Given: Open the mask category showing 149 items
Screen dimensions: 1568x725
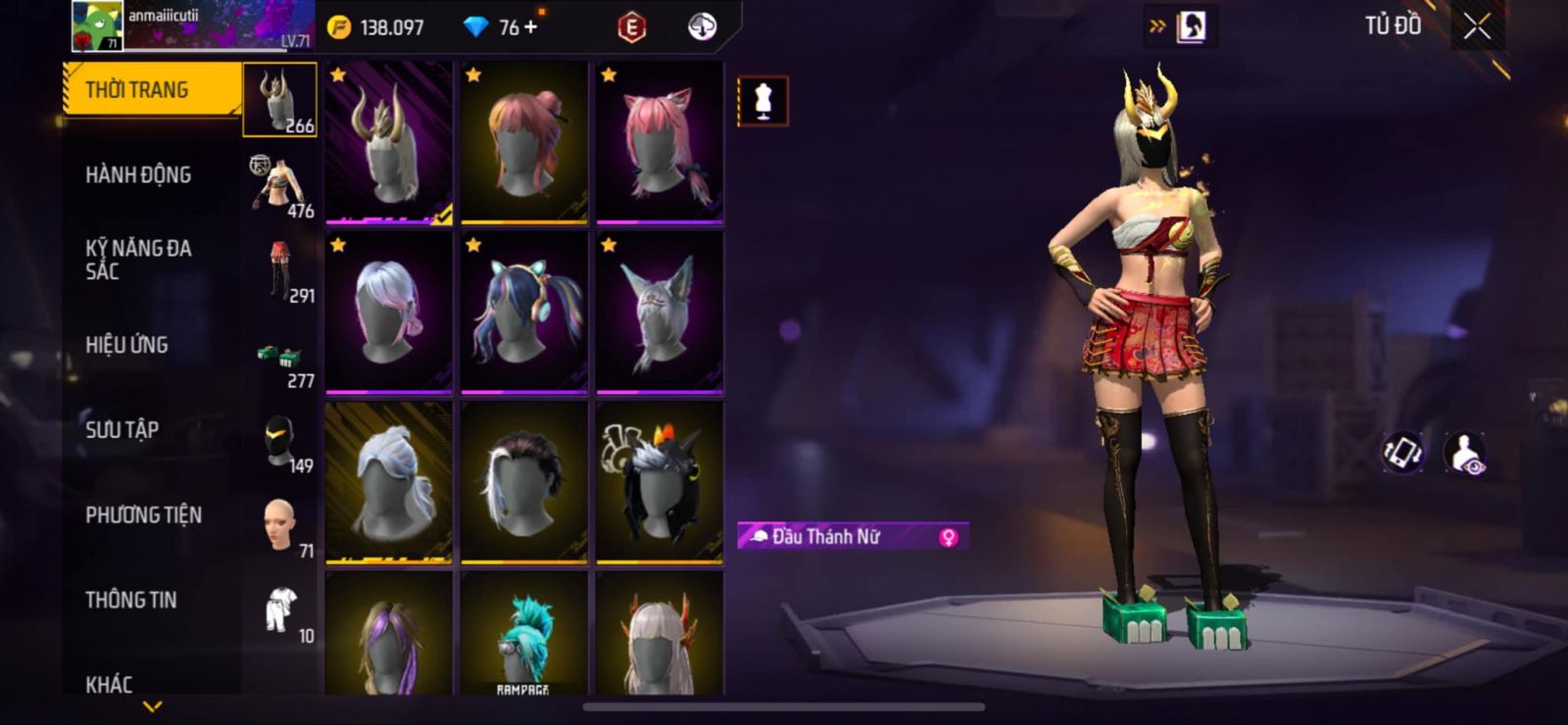Looking at the screenshot, I should click(x=280, y=441).
